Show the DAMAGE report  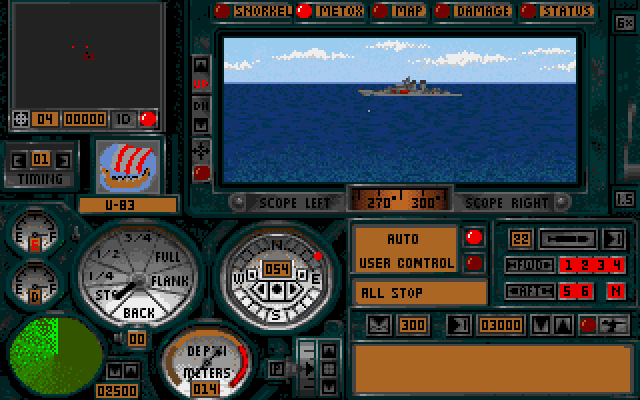(x=474, y=12)
